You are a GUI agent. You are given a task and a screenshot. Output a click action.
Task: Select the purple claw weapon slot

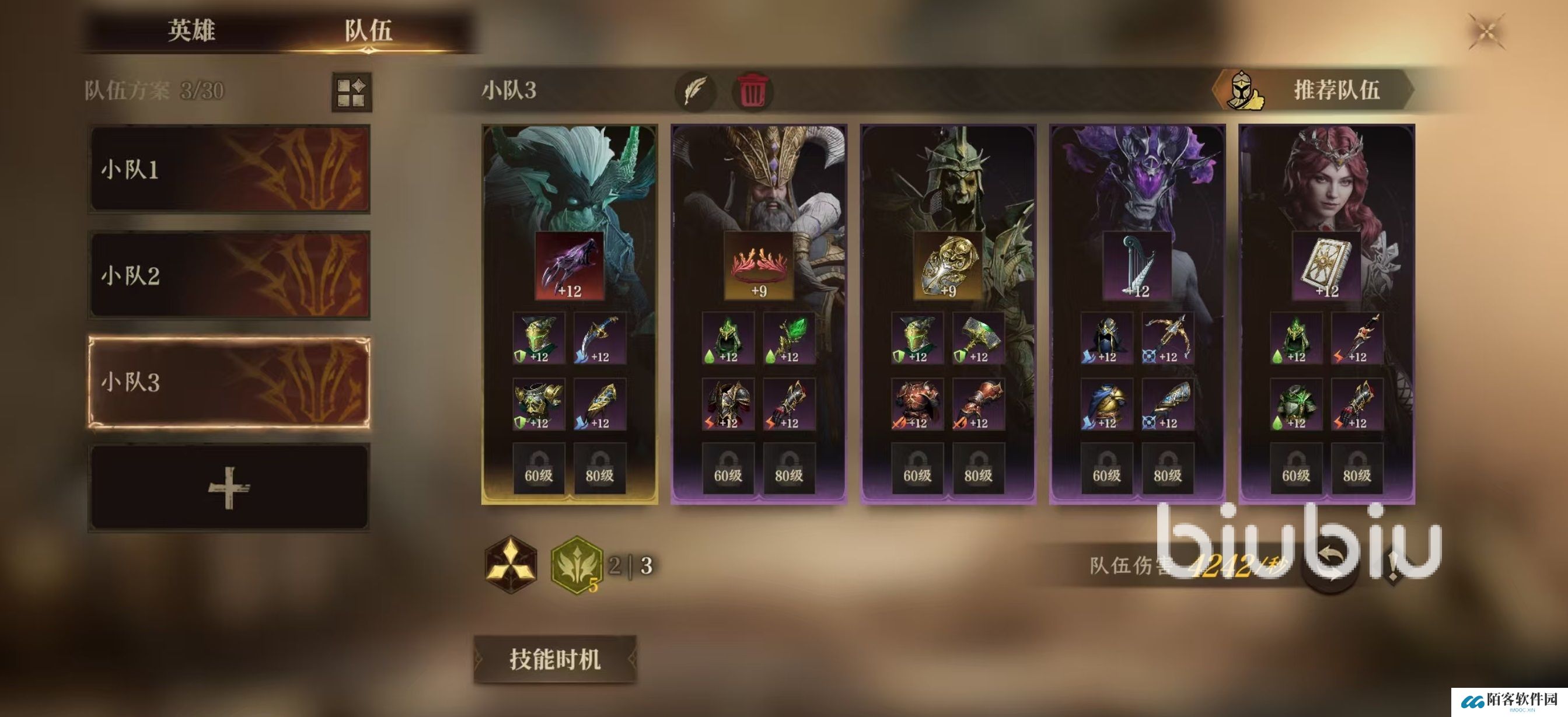click(x=569, y=266)
